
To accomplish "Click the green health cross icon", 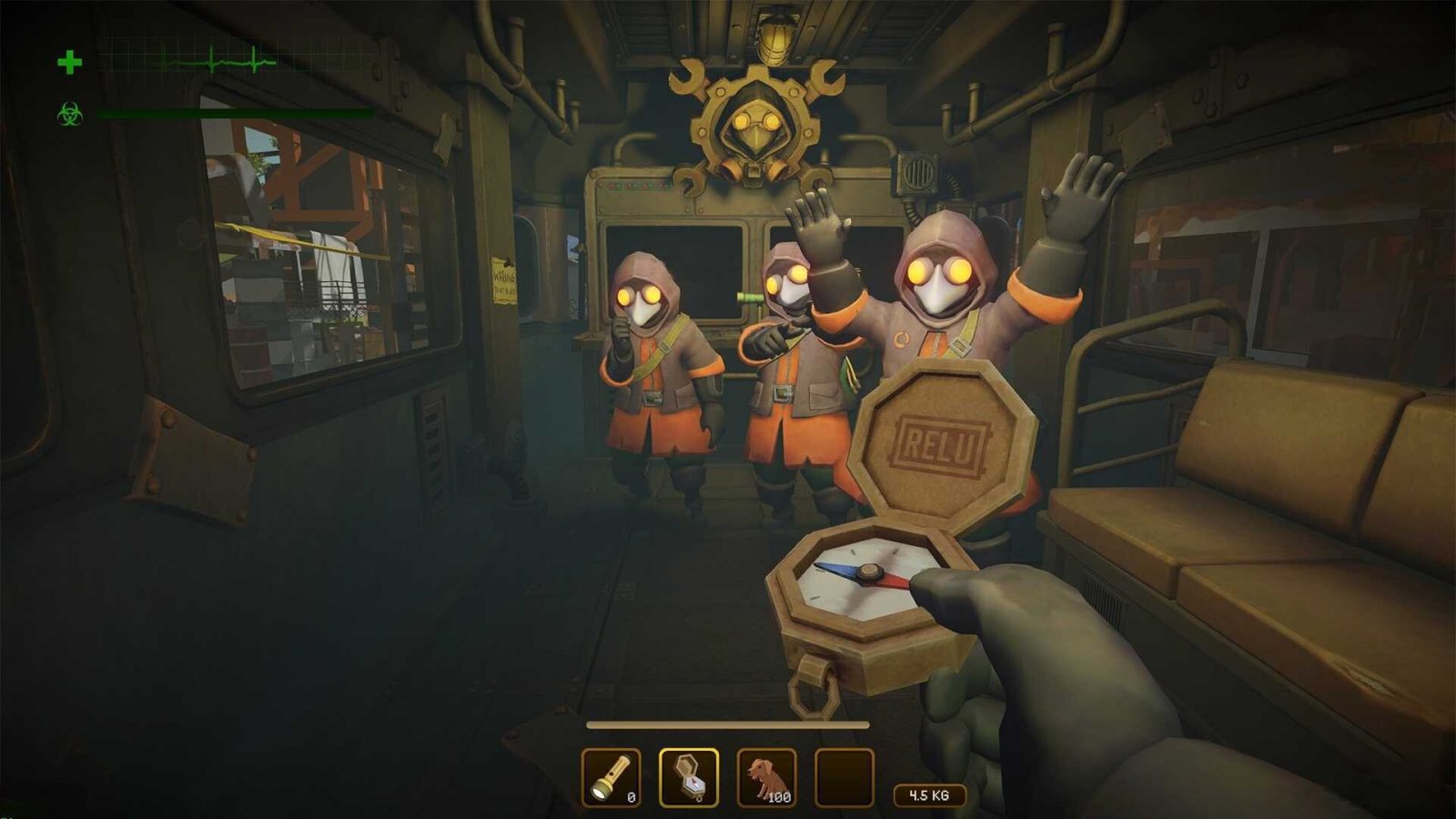I will click(x=68, y=61).
